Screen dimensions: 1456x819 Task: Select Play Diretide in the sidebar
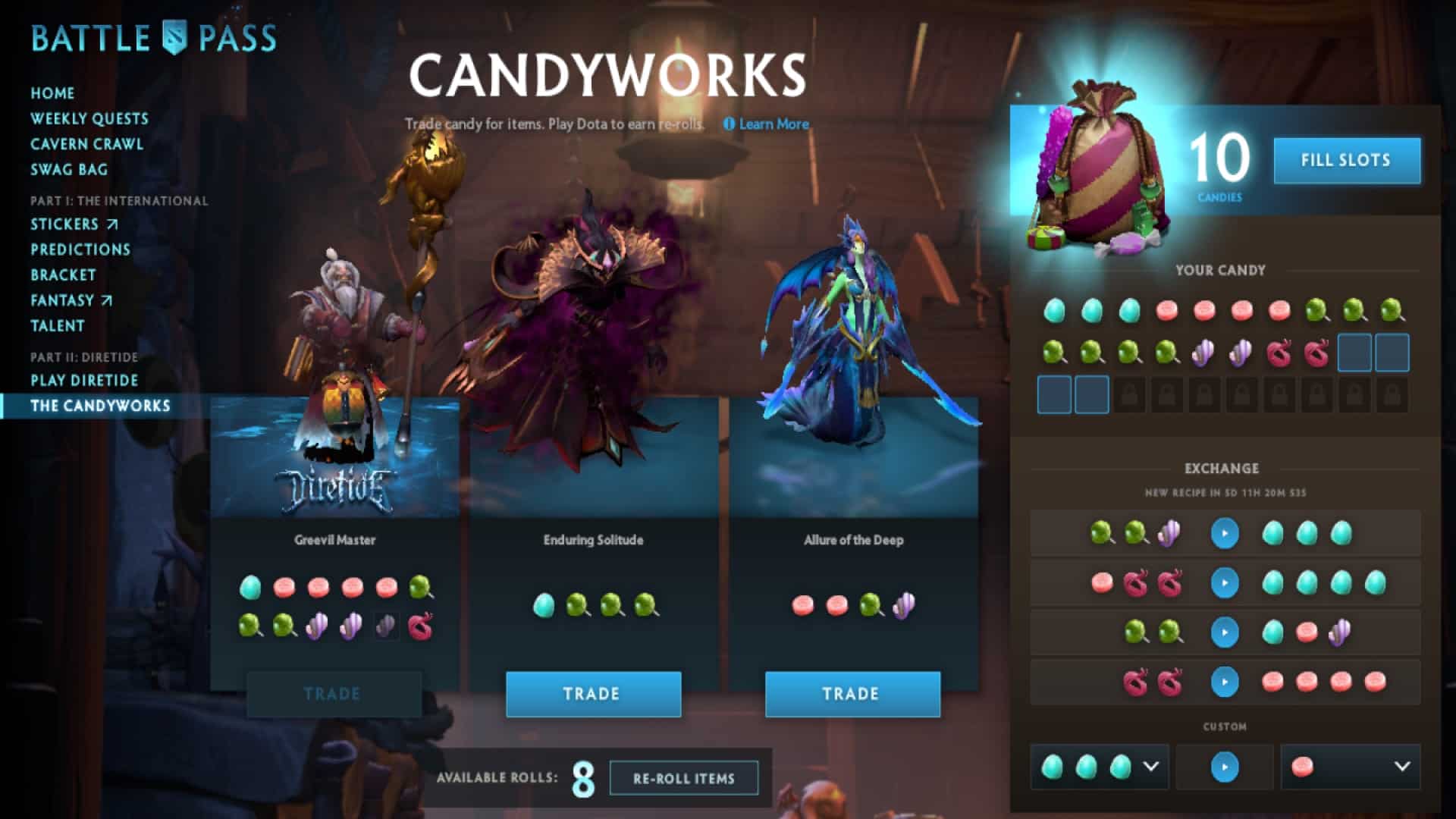point(83,381)
